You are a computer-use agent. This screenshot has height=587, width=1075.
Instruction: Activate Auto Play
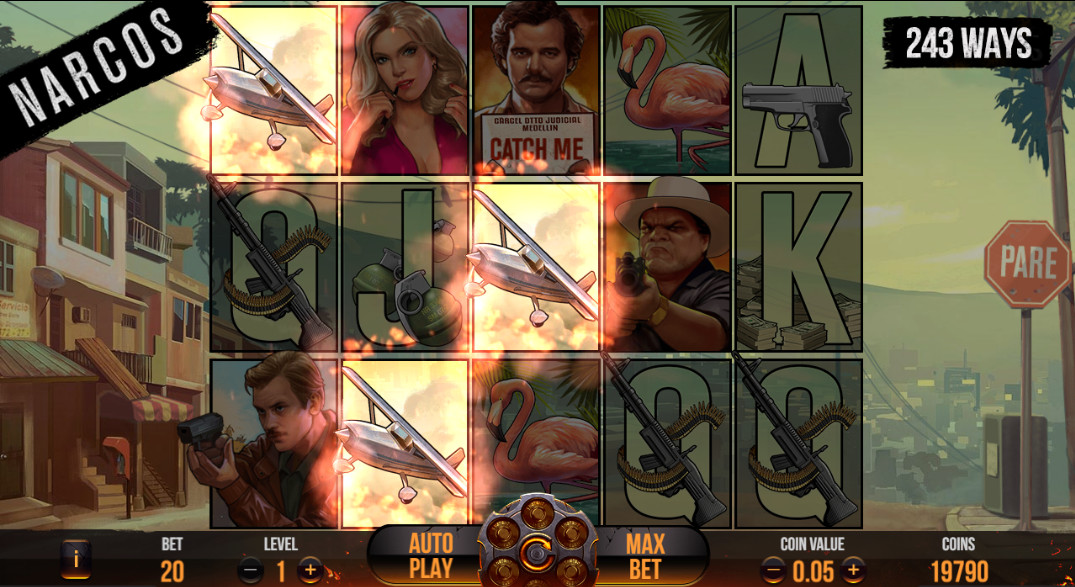tap(430, 556)
